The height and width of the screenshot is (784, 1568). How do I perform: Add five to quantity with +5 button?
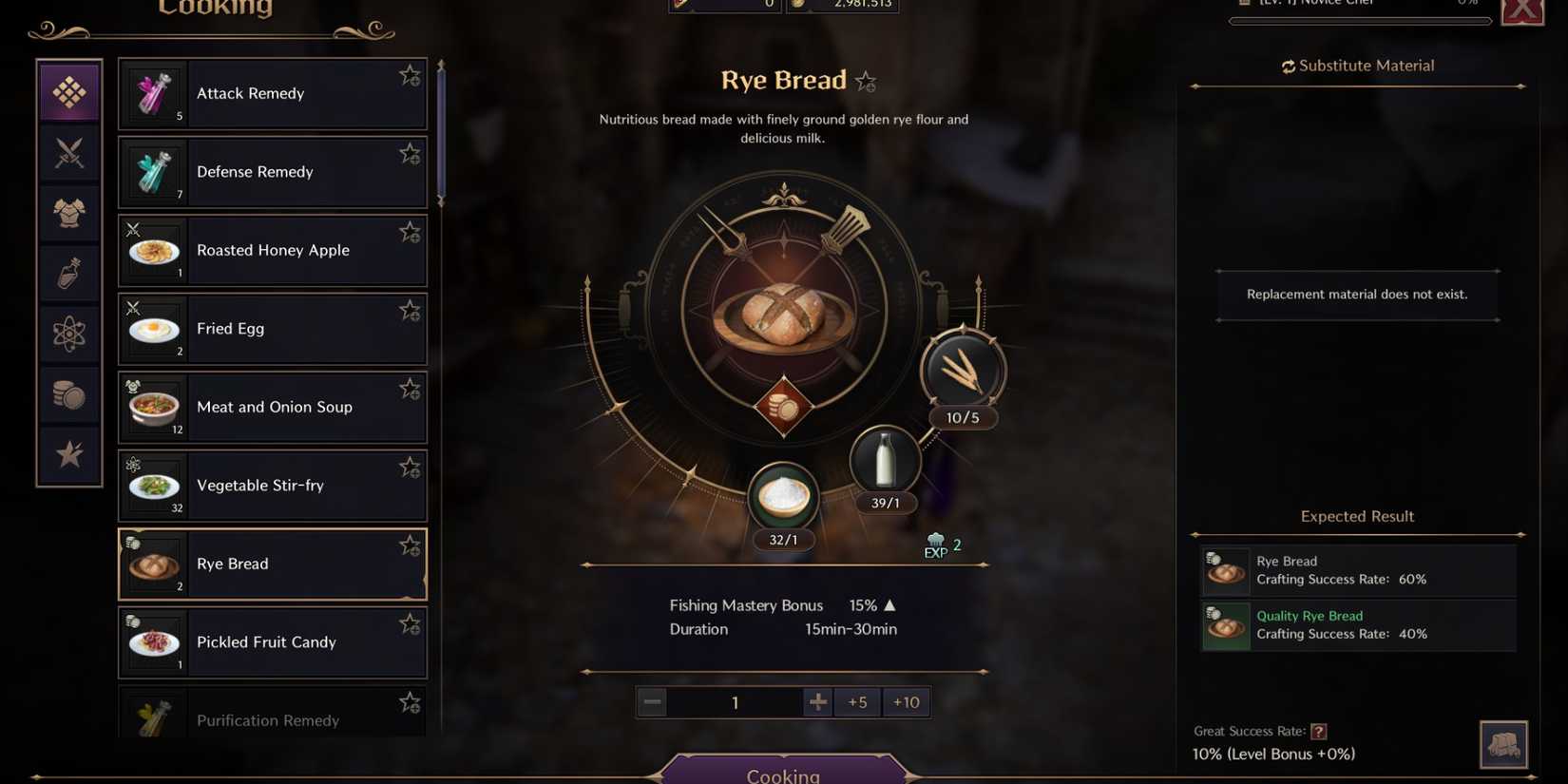coord(856,701)
